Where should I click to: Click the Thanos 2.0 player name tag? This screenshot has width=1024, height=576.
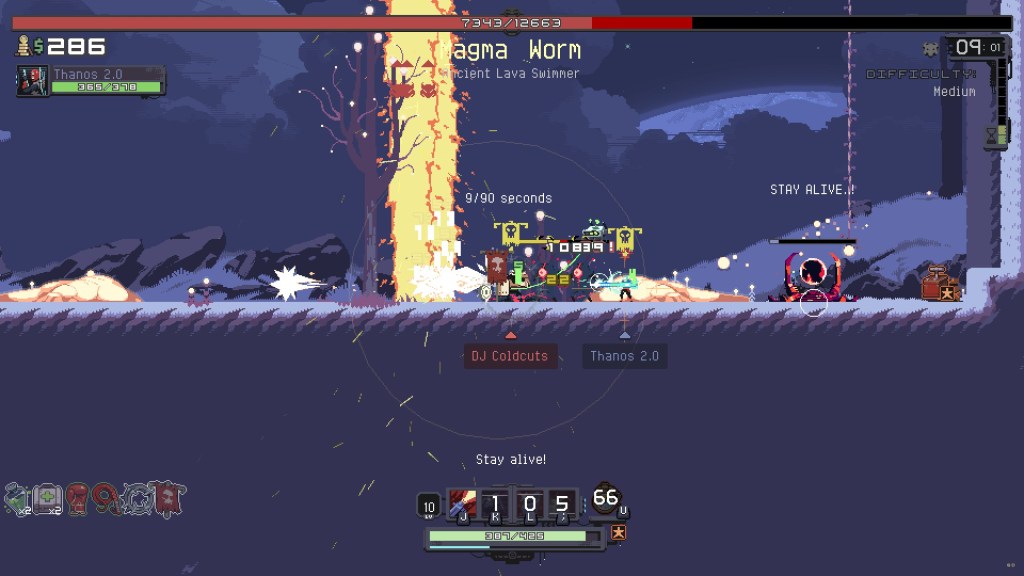click(x=625, y=356)
